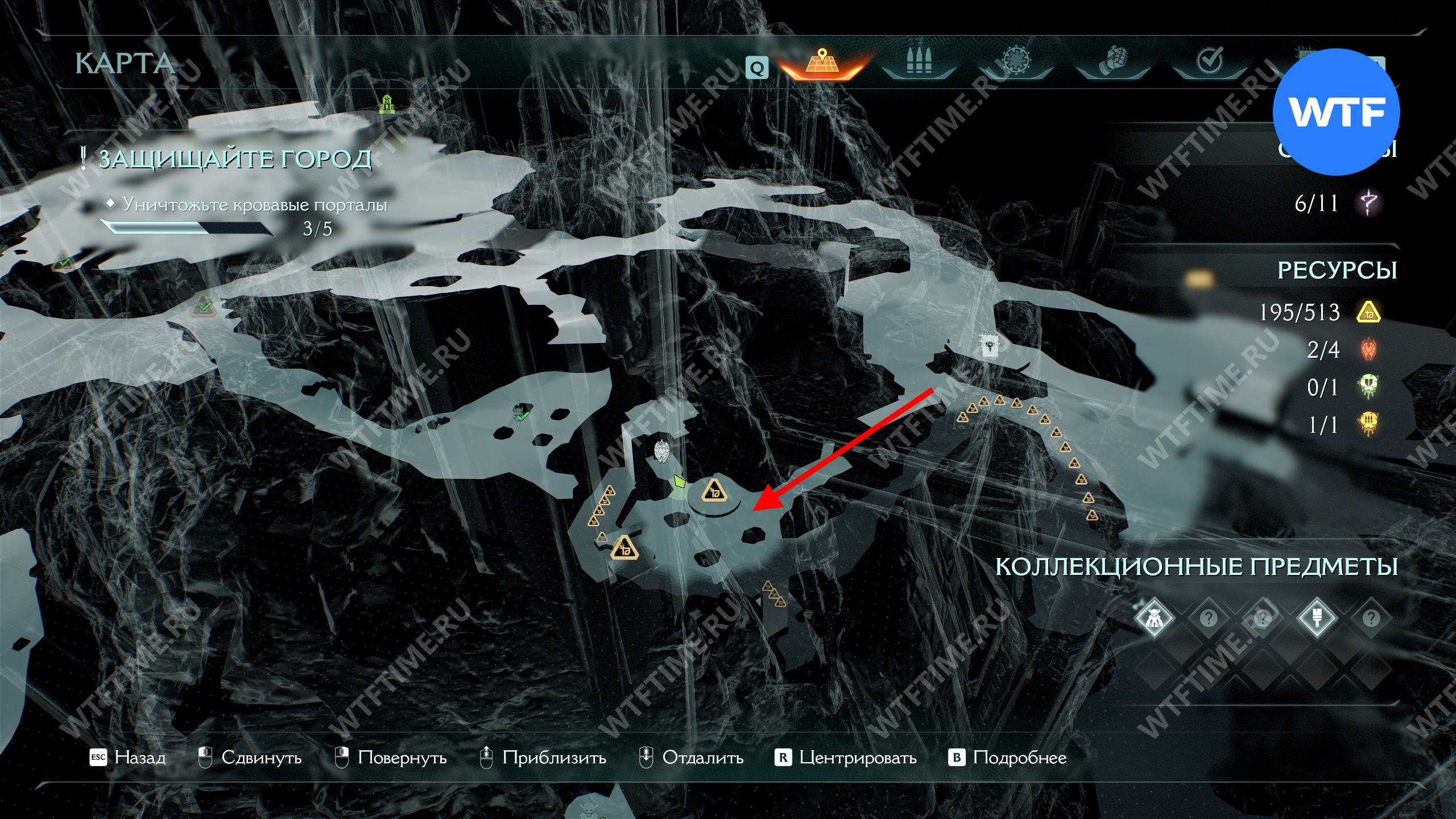Click the gold marker on the circular platform
Viewport: 1456px width, 819px height.
[x=714, y=490]
